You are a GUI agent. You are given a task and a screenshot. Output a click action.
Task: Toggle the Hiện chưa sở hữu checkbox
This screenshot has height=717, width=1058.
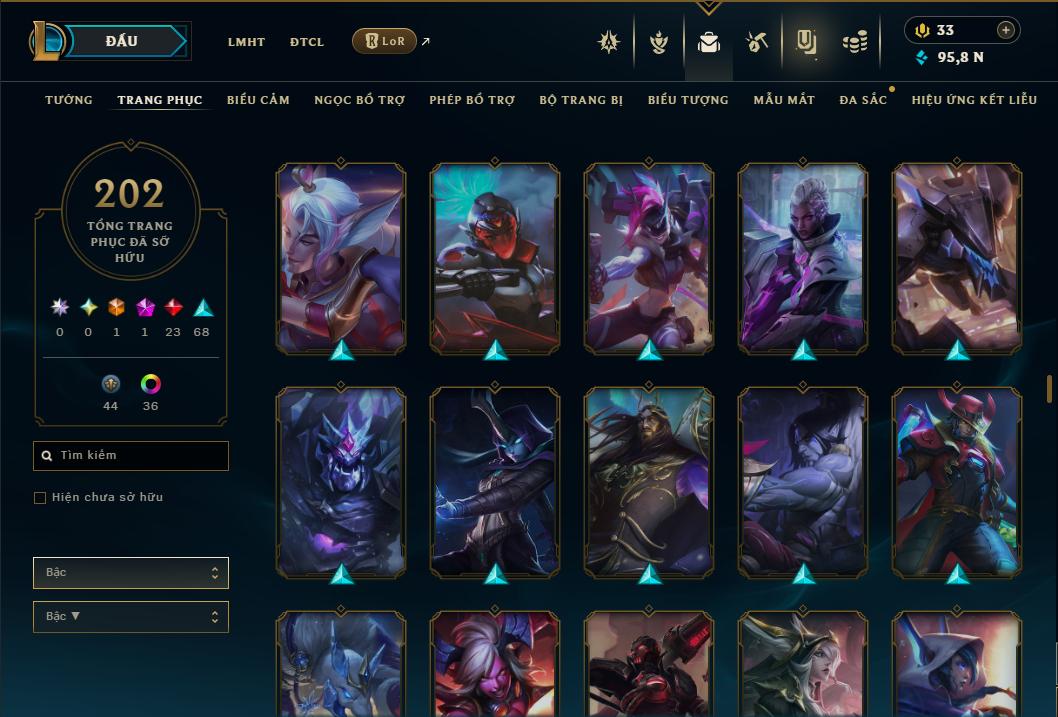point(40,498)
